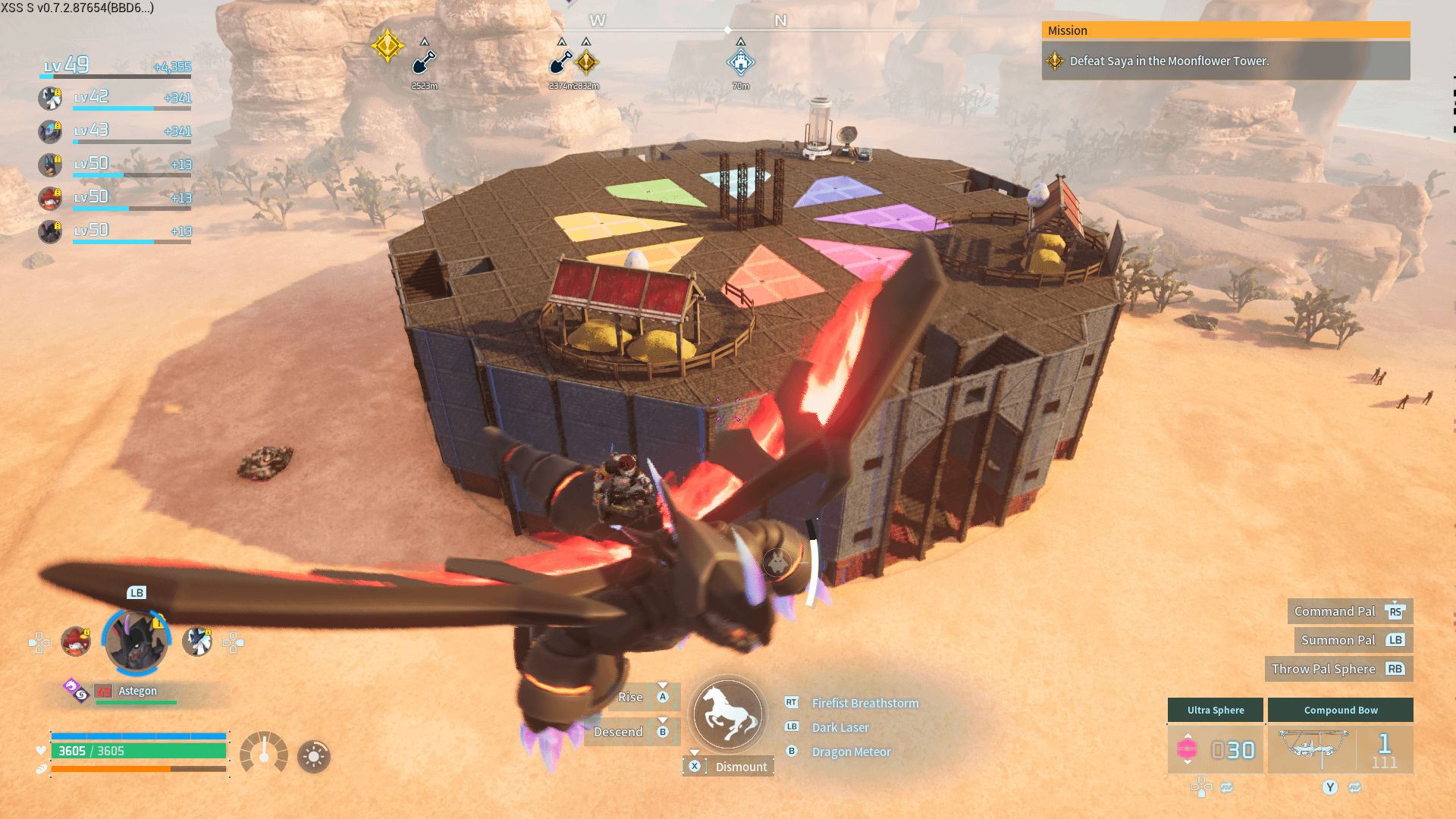The width and height of the screenshot is (1456, 819).
Task: Activate the Firefist Breathstorm skill
Action: [864, 703]
